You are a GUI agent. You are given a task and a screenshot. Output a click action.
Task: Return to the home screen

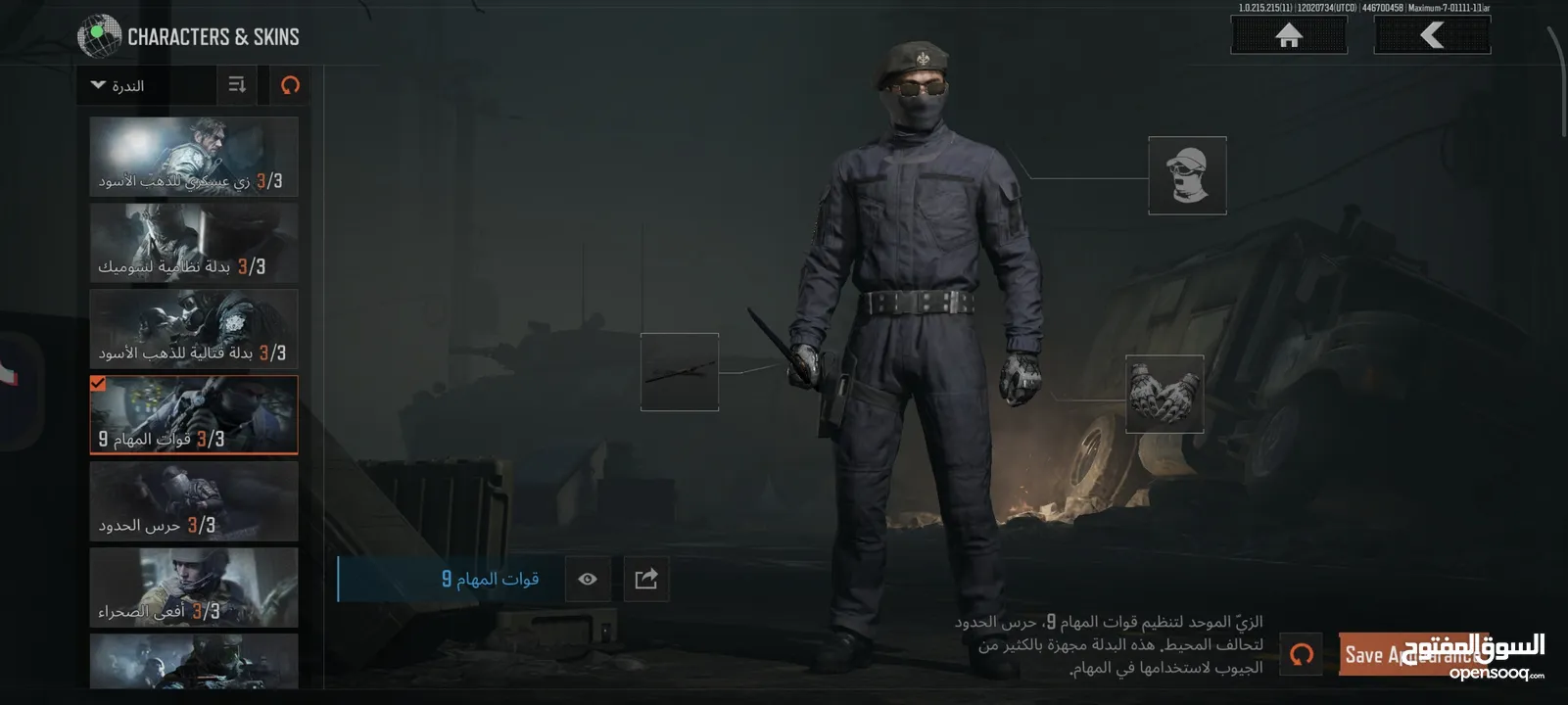pos(1288,36)
